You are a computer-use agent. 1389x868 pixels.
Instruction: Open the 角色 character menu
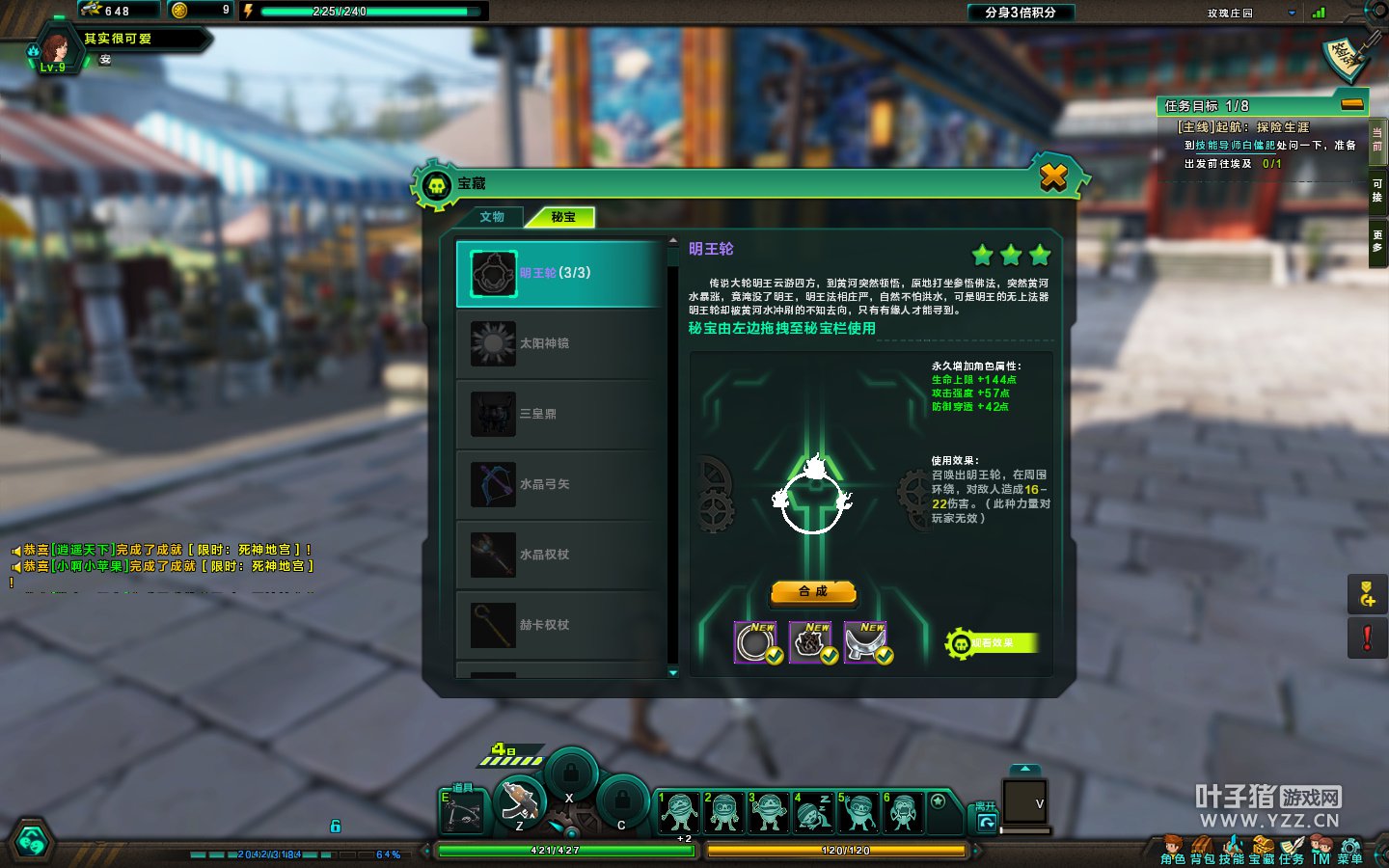coord(1173,850)
